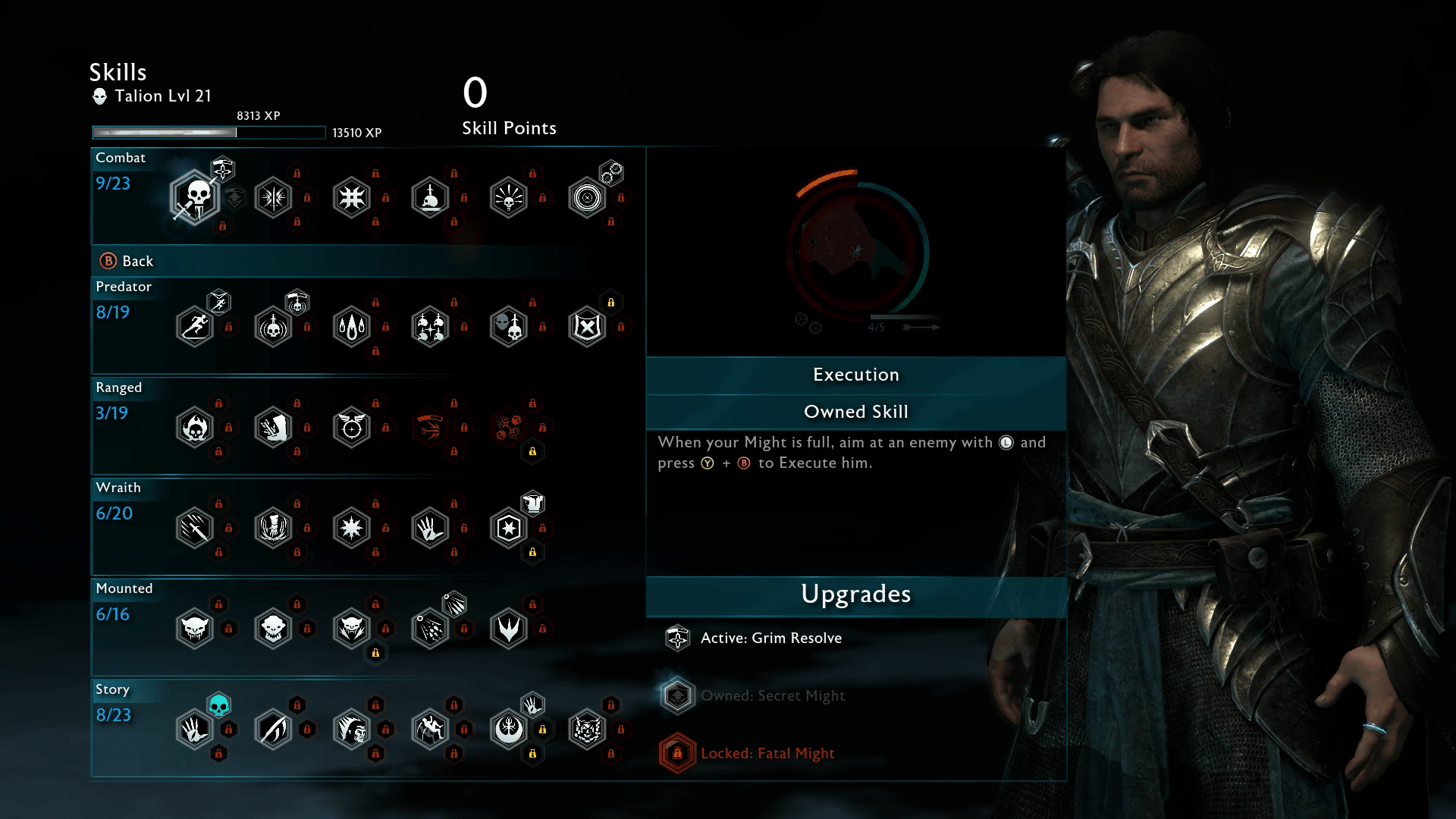Click the Execution title banner
The width and height of the screenshot is (1456, 819).
pos(855,374)
